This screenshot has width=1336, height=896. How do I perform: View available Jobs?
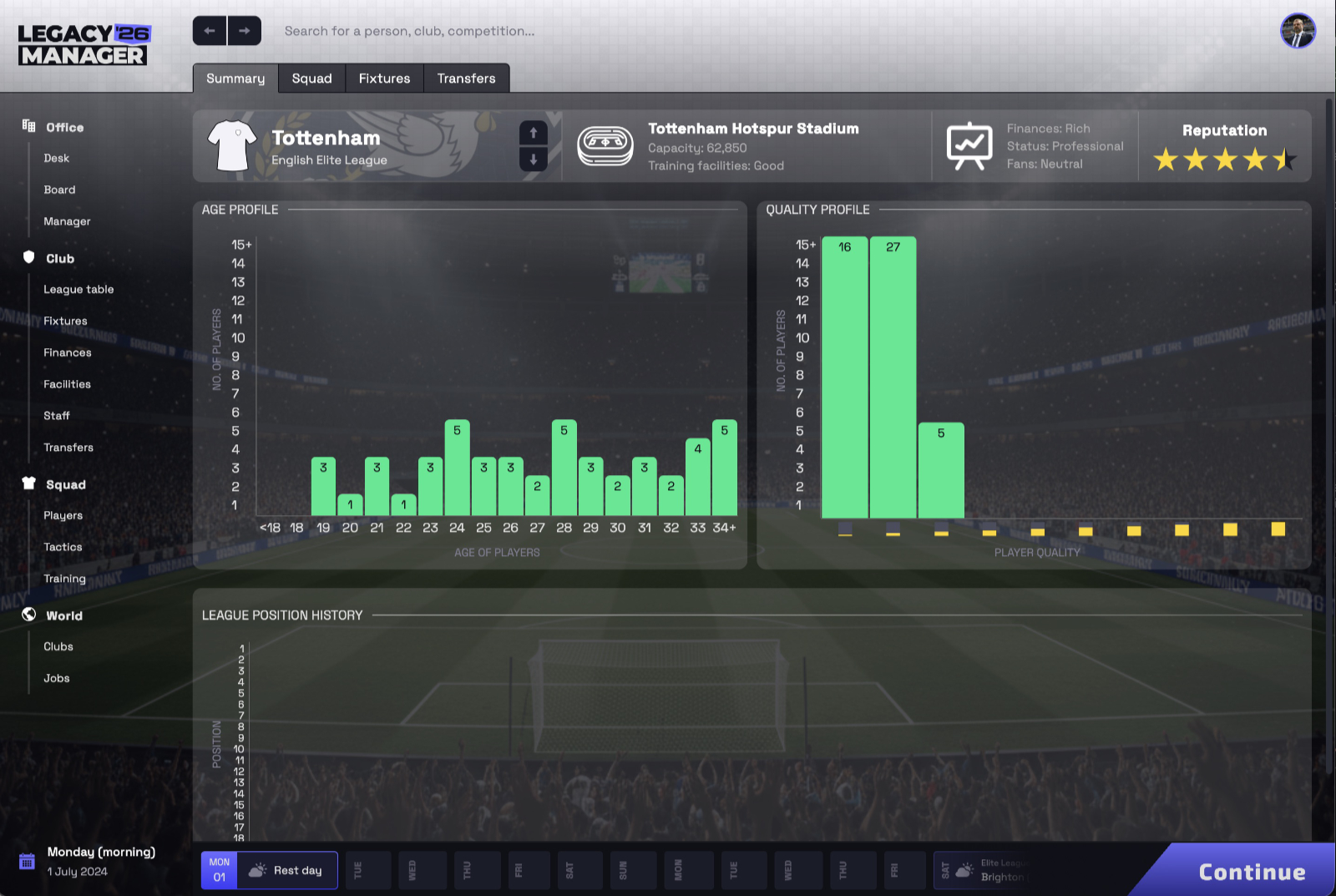(x=57, y=678)
